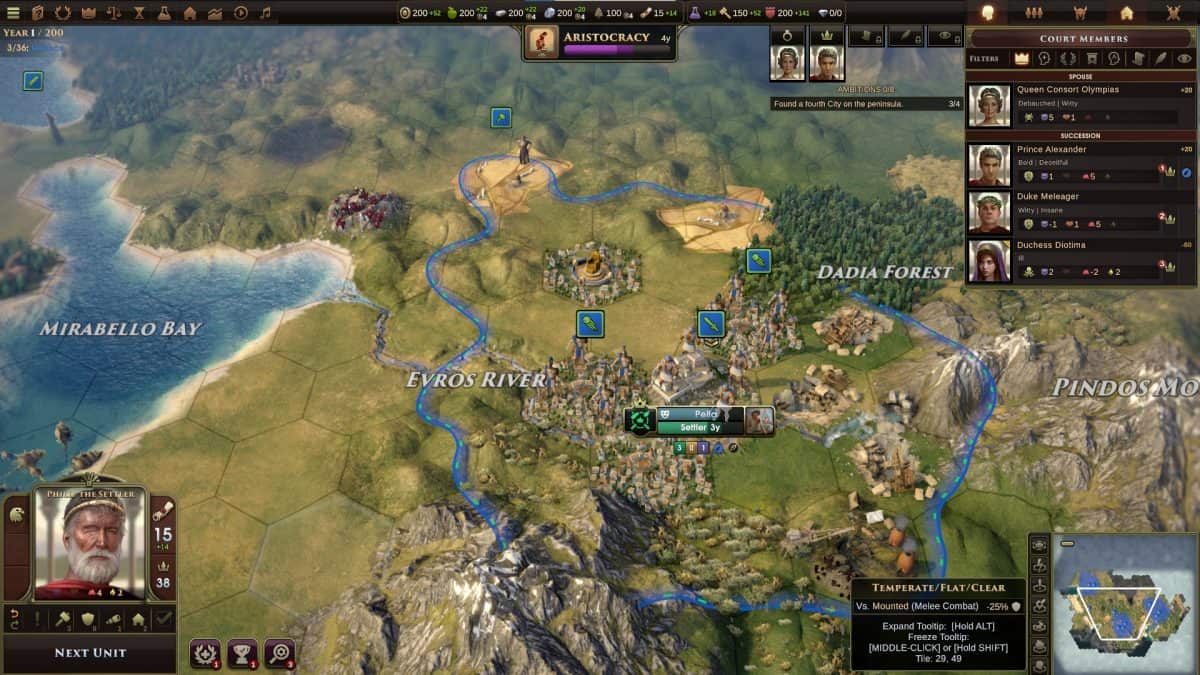1200x675 pixels.
Task: Open the laurel wreath notification button
Action: coord(205,652)
